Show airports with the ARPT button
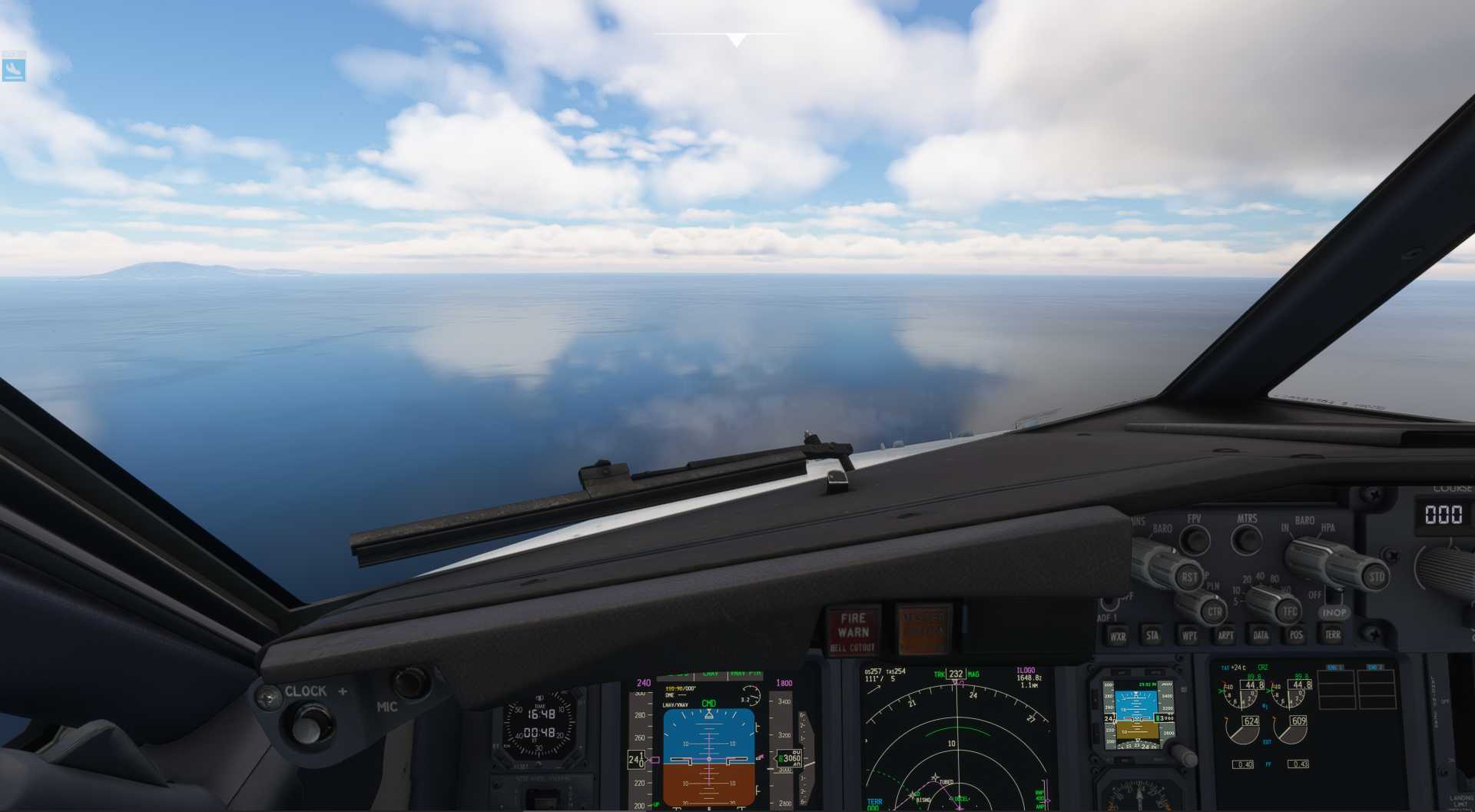This screenshot has height=812, width=1475. click(x=1225, y=635)
